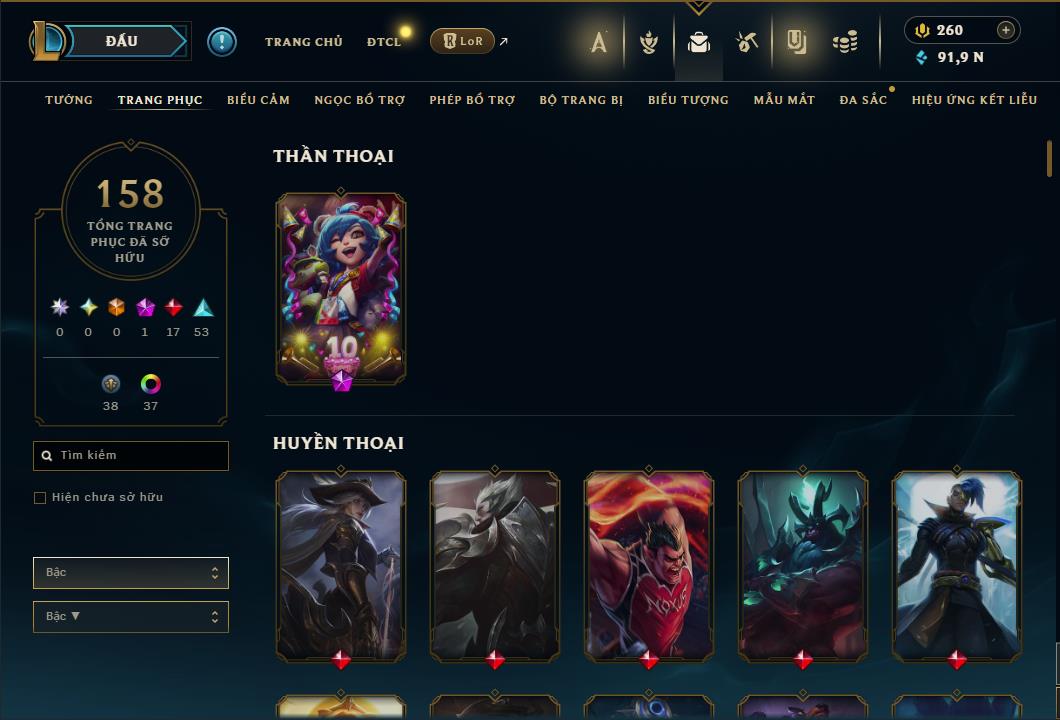Open the loot coins stack icon

845,42
